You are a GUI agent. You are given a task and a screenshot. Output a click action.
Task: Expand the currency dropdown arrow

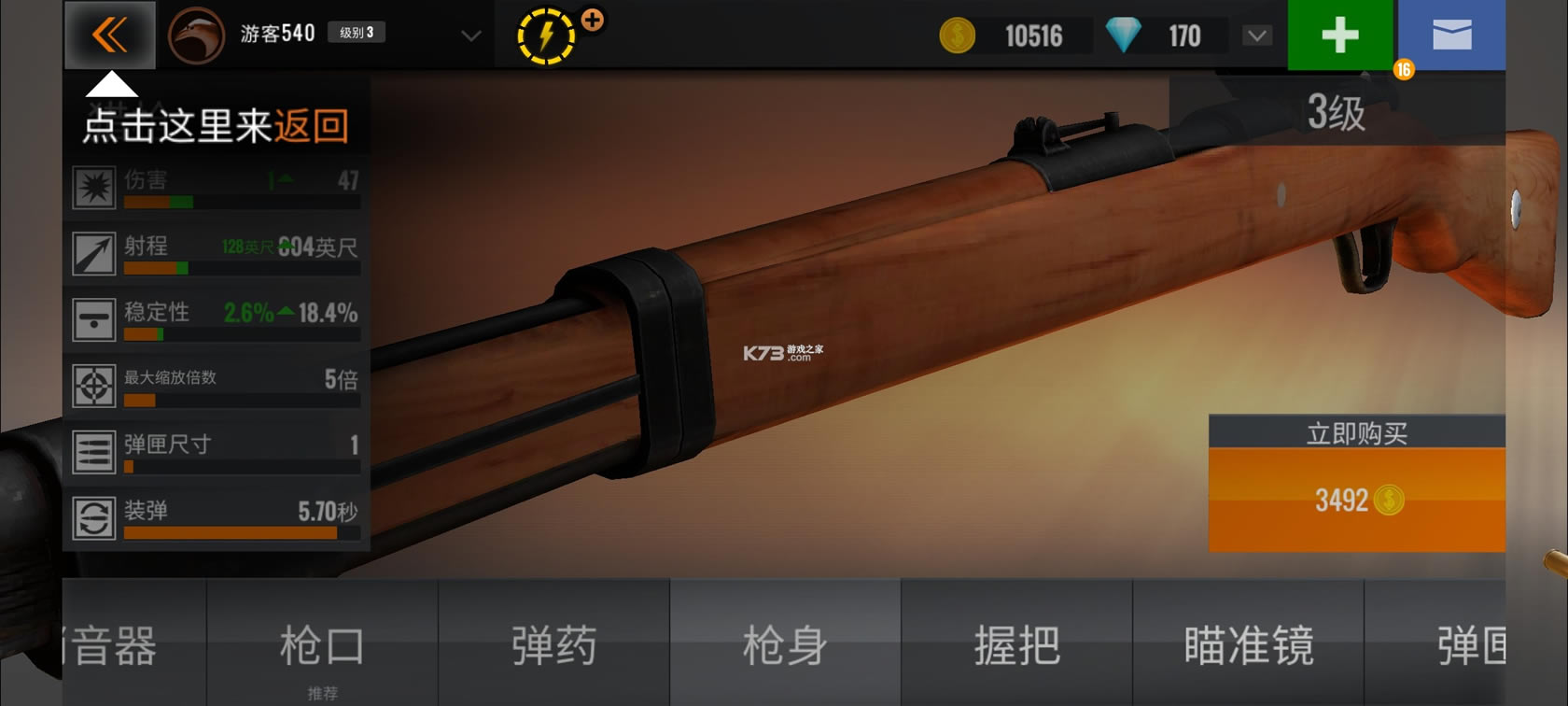1257,35
